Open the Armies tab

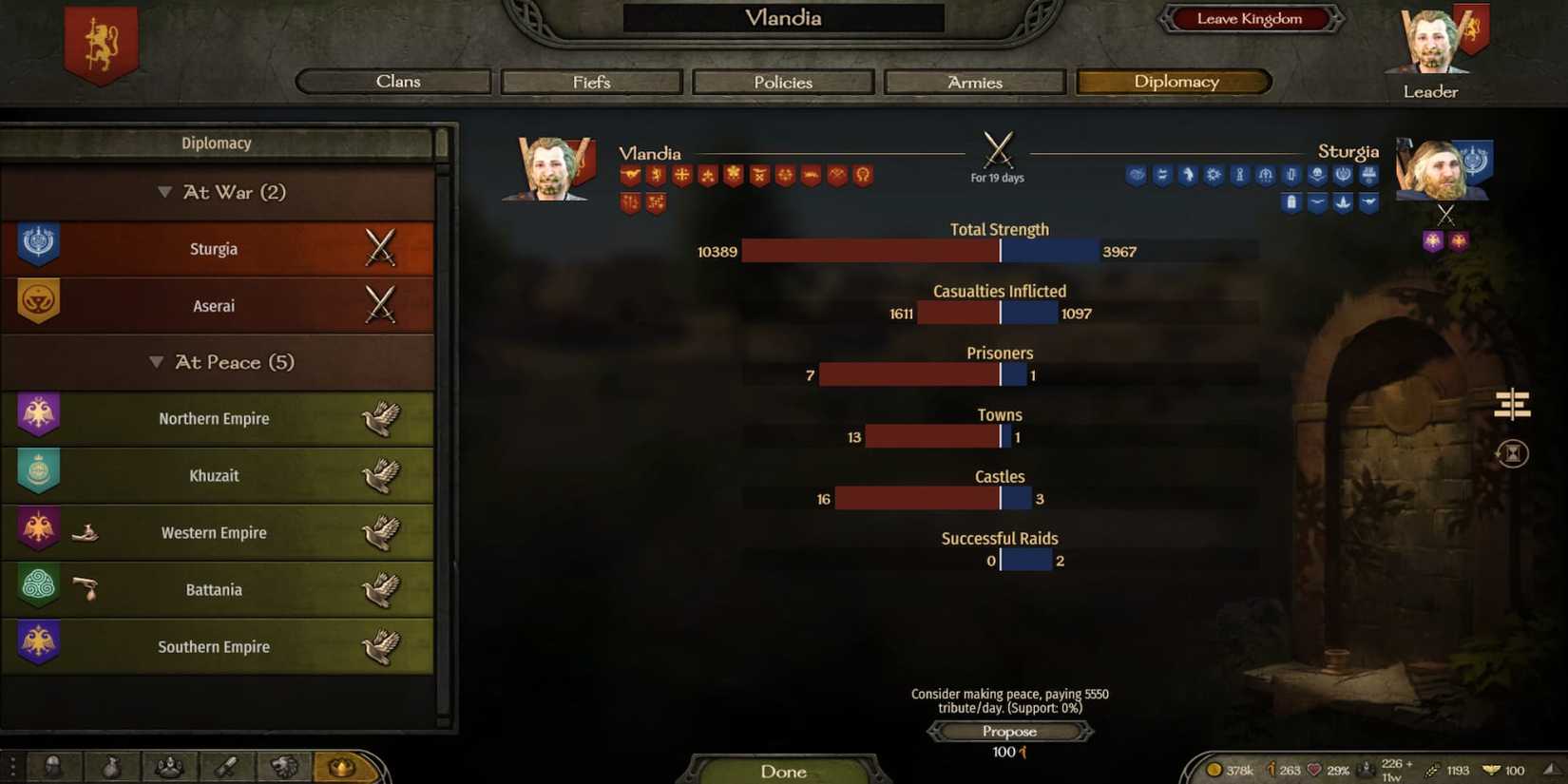pyautogui.click(x=973, y=82)
